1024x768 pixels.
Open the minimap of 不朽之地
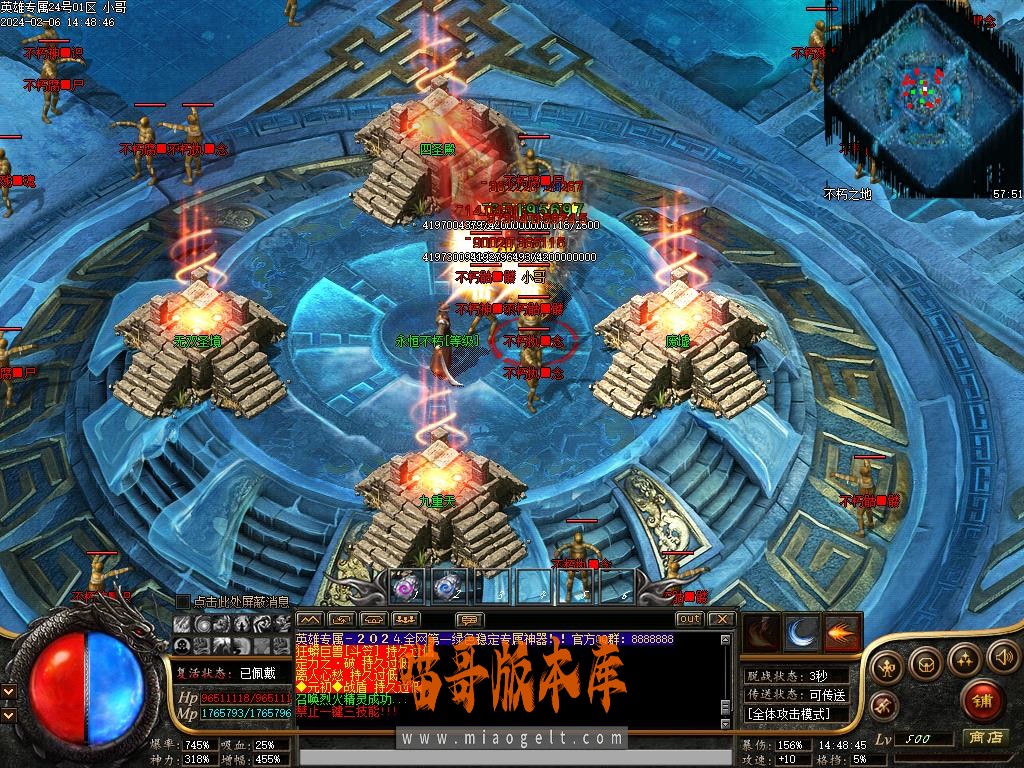click(922, 97)
